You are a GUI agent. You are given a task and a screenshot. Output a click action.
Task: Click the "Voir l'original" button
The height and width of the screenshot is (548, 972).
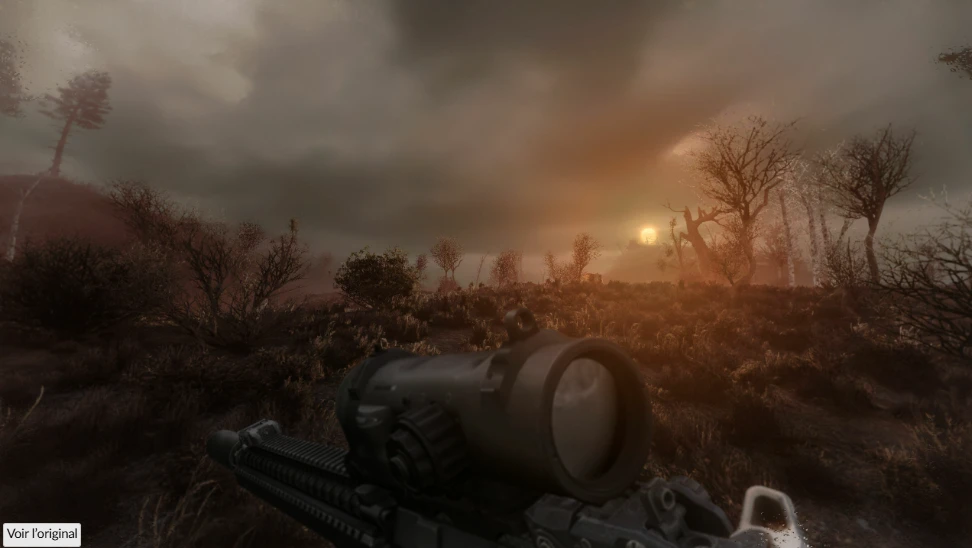(42, 534)
